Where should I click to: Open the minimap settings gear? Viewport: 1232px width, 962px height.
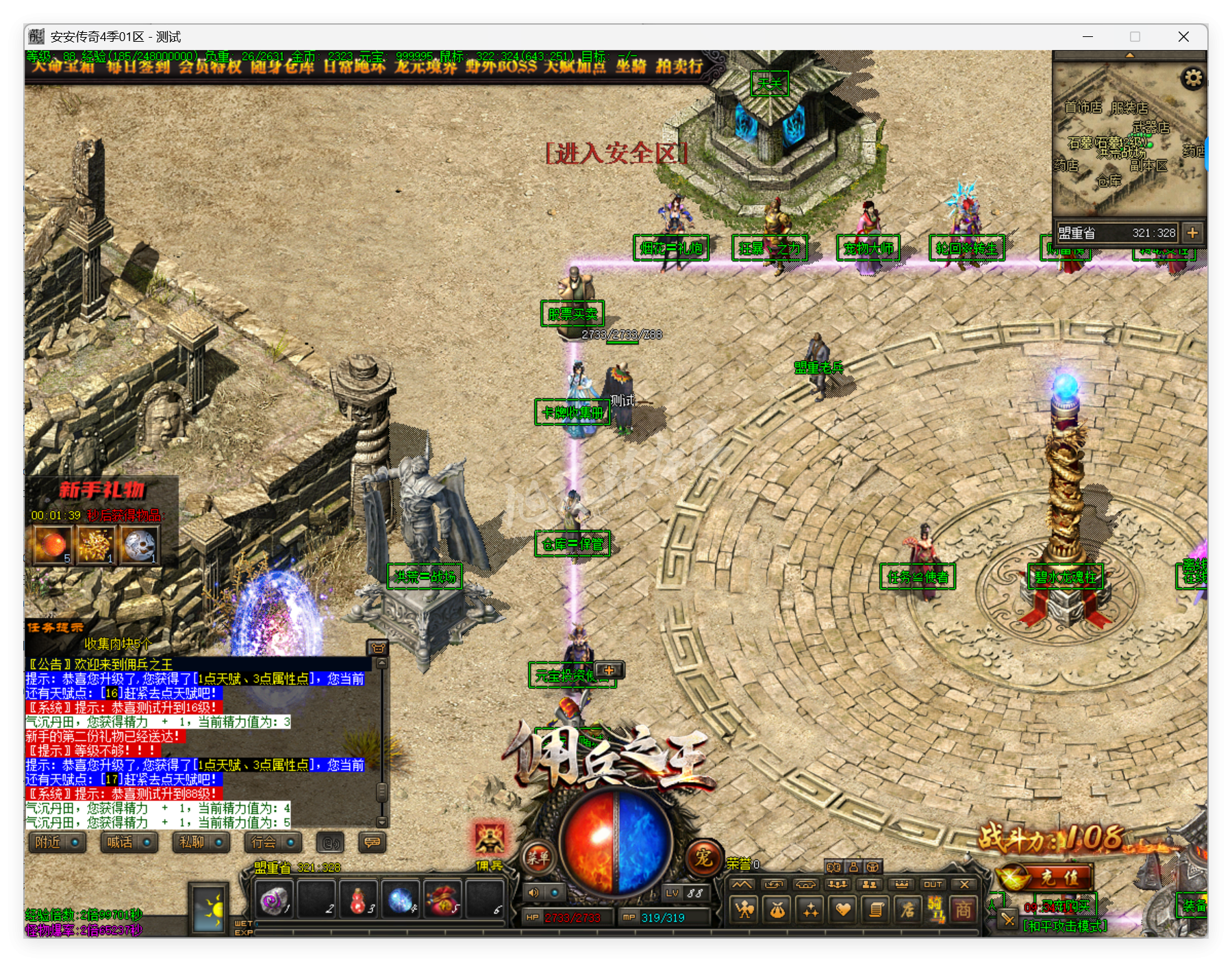coord(1193,78)
